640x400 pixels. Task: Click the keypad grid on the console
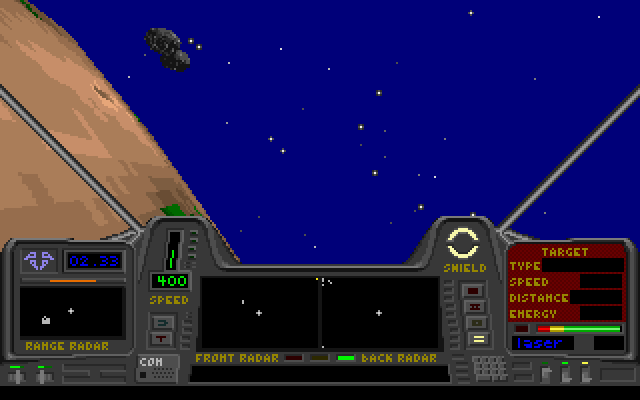click(489, 367)
